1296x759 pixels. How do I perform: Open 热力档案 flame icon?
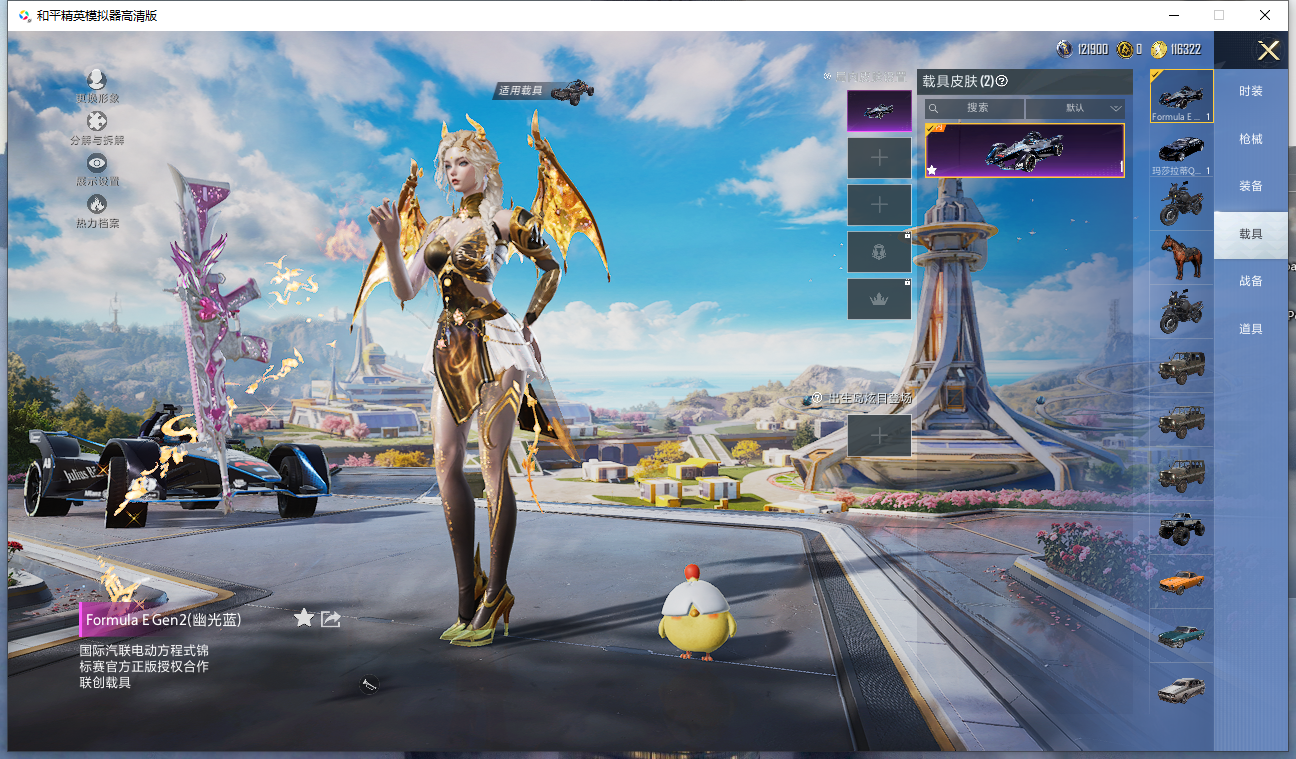pos(97,210)
